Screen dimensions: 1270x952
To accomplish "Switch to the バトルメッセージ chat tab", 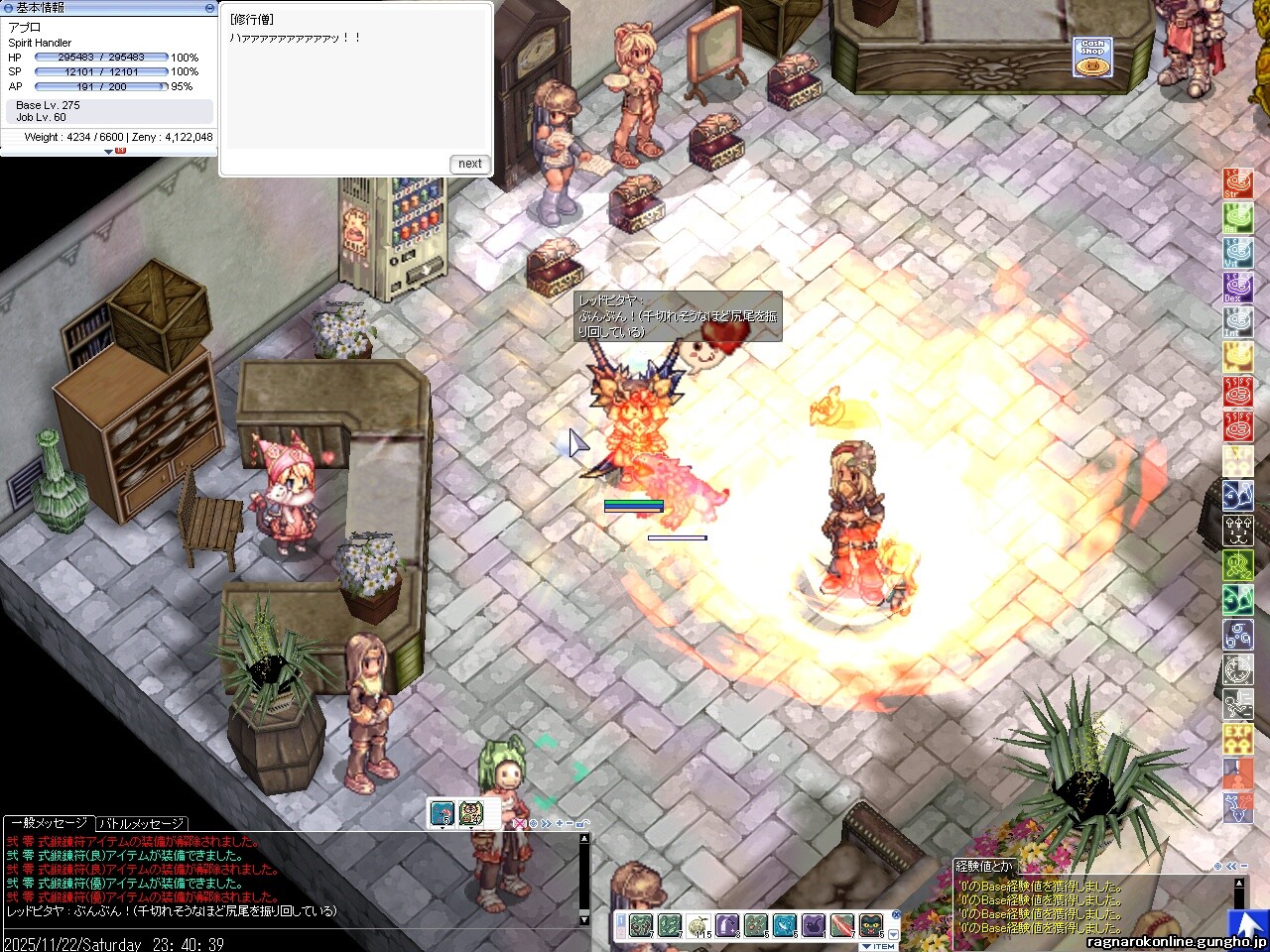I will click(141, 823).
